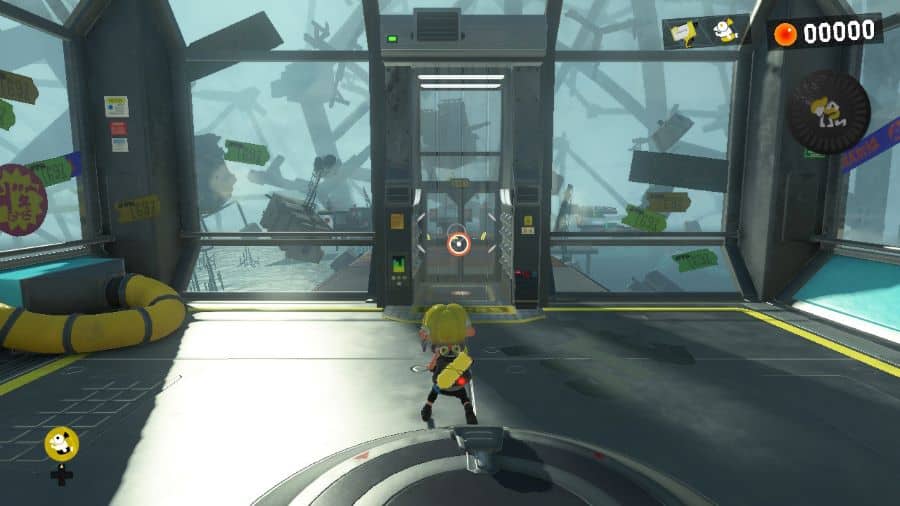Open the dark round disc character badge
The height and width of the screenshot is (506, 900).
(827, 110)
